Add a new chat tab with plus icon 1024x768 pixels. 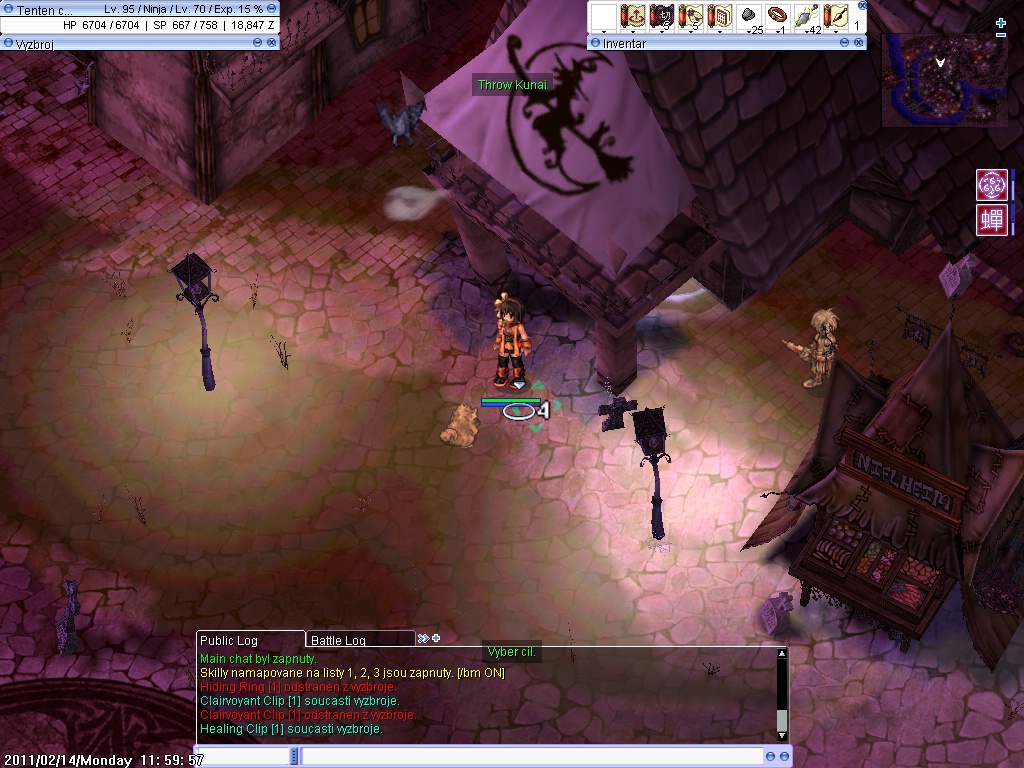click(x=436, y=638)
